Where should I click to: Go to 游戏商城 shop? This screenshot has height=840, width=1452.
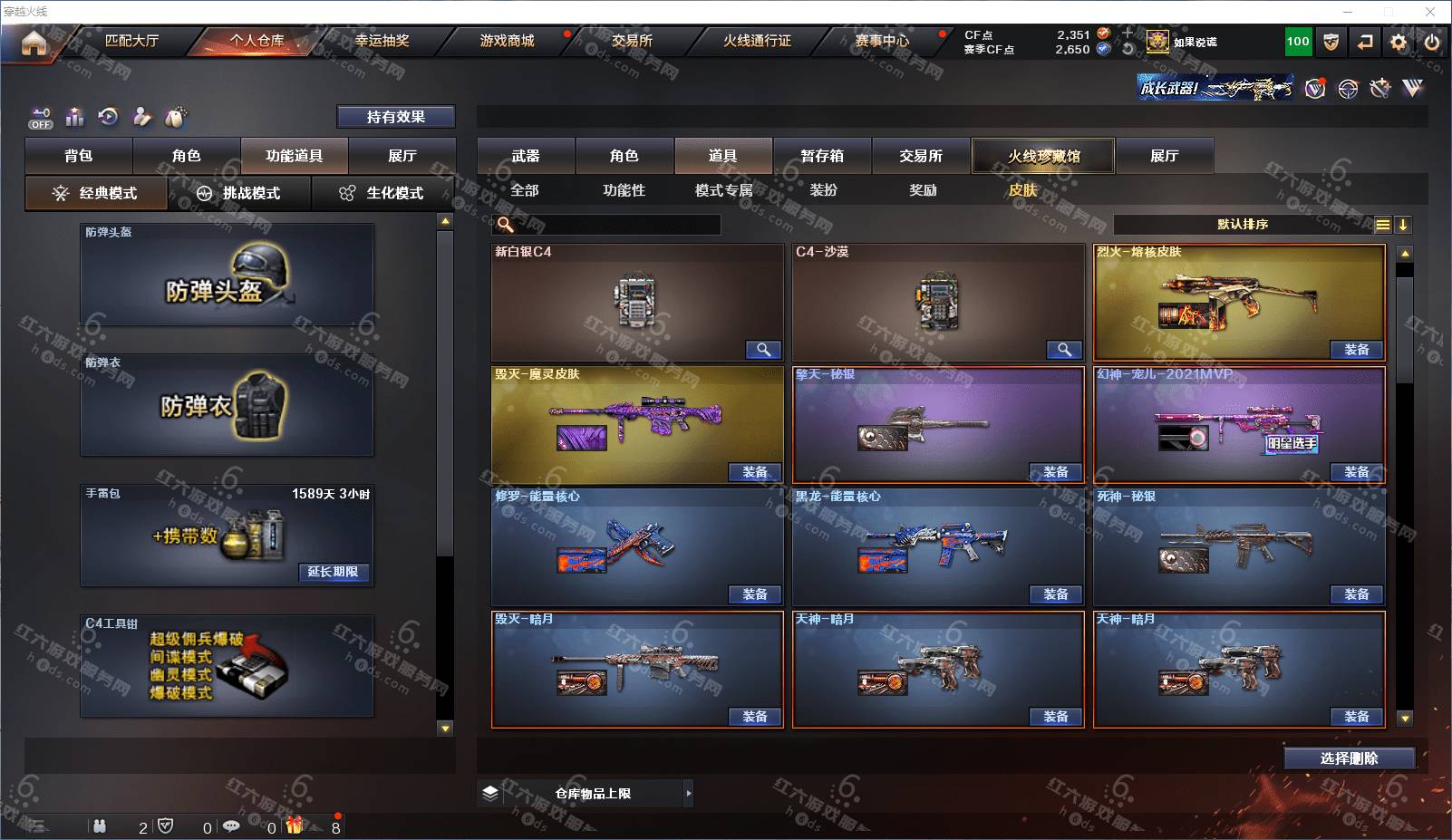[507, 41]
